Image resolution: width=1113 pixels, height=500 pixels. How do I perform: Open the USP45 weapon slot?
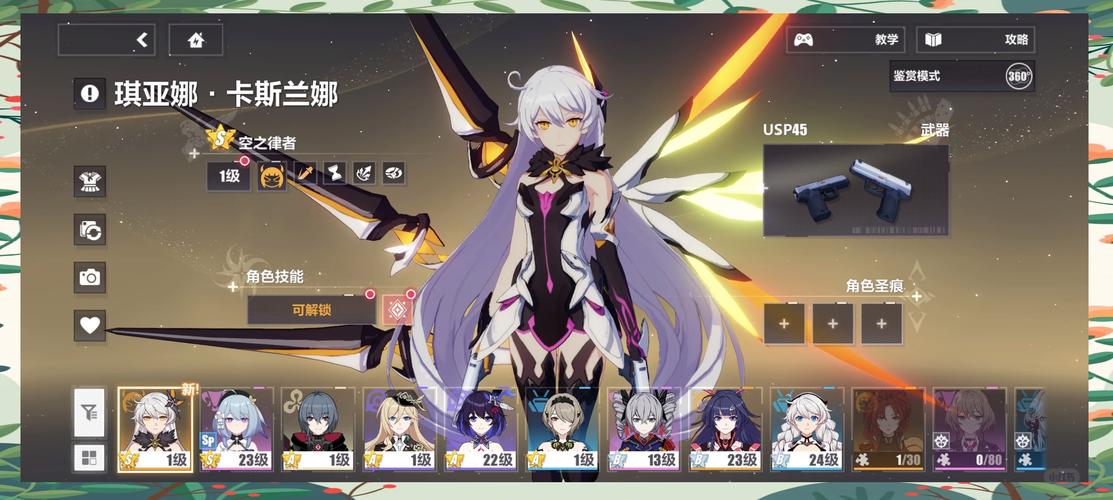pyautogui.click(x=855, y=190)
